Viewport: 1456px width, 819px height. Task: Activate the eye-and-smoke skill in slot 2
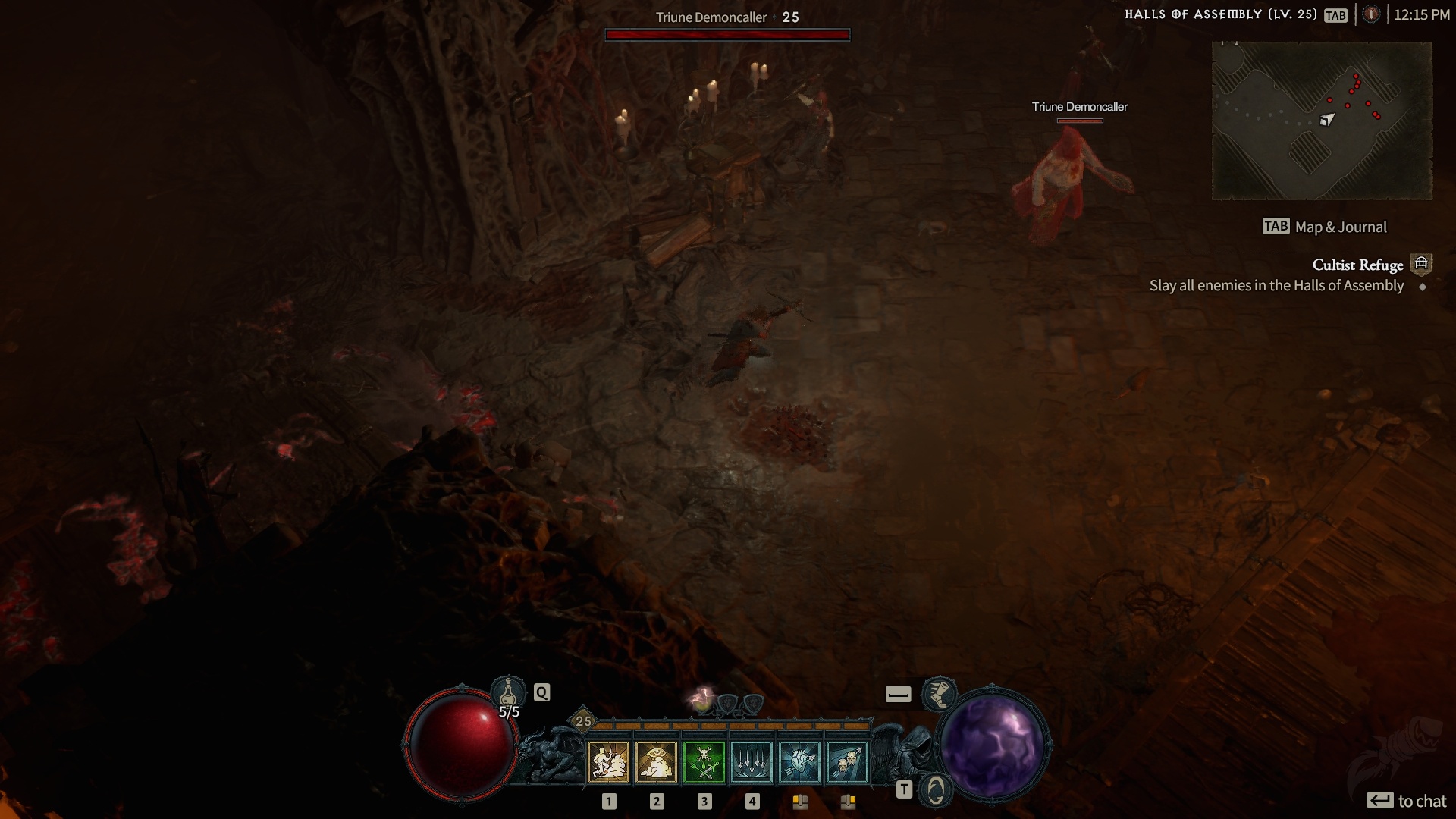(656, 761)
